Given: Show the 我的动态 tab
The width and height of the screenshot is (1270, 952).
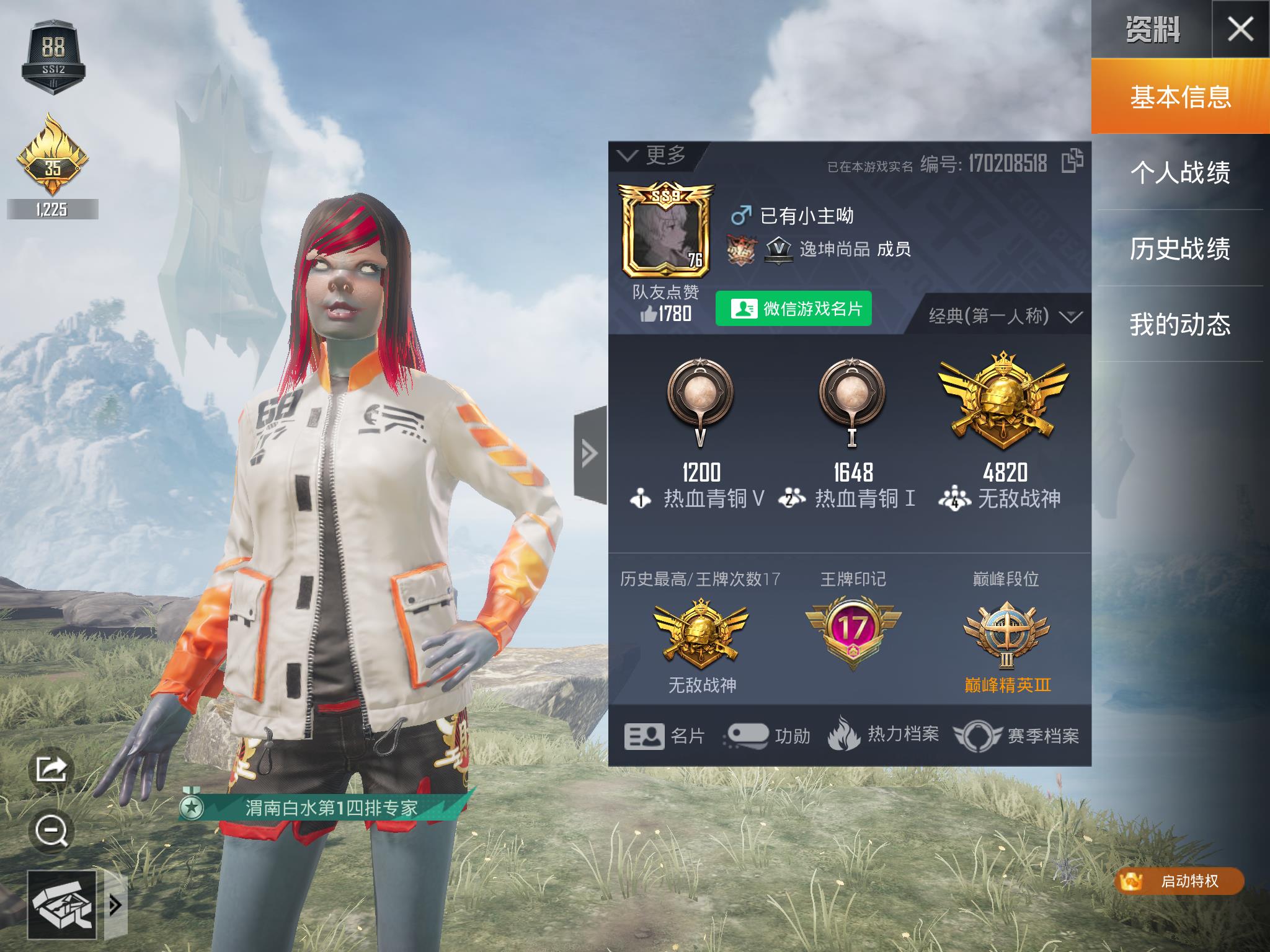Looking at the screenshot, I should (1179, 324).
